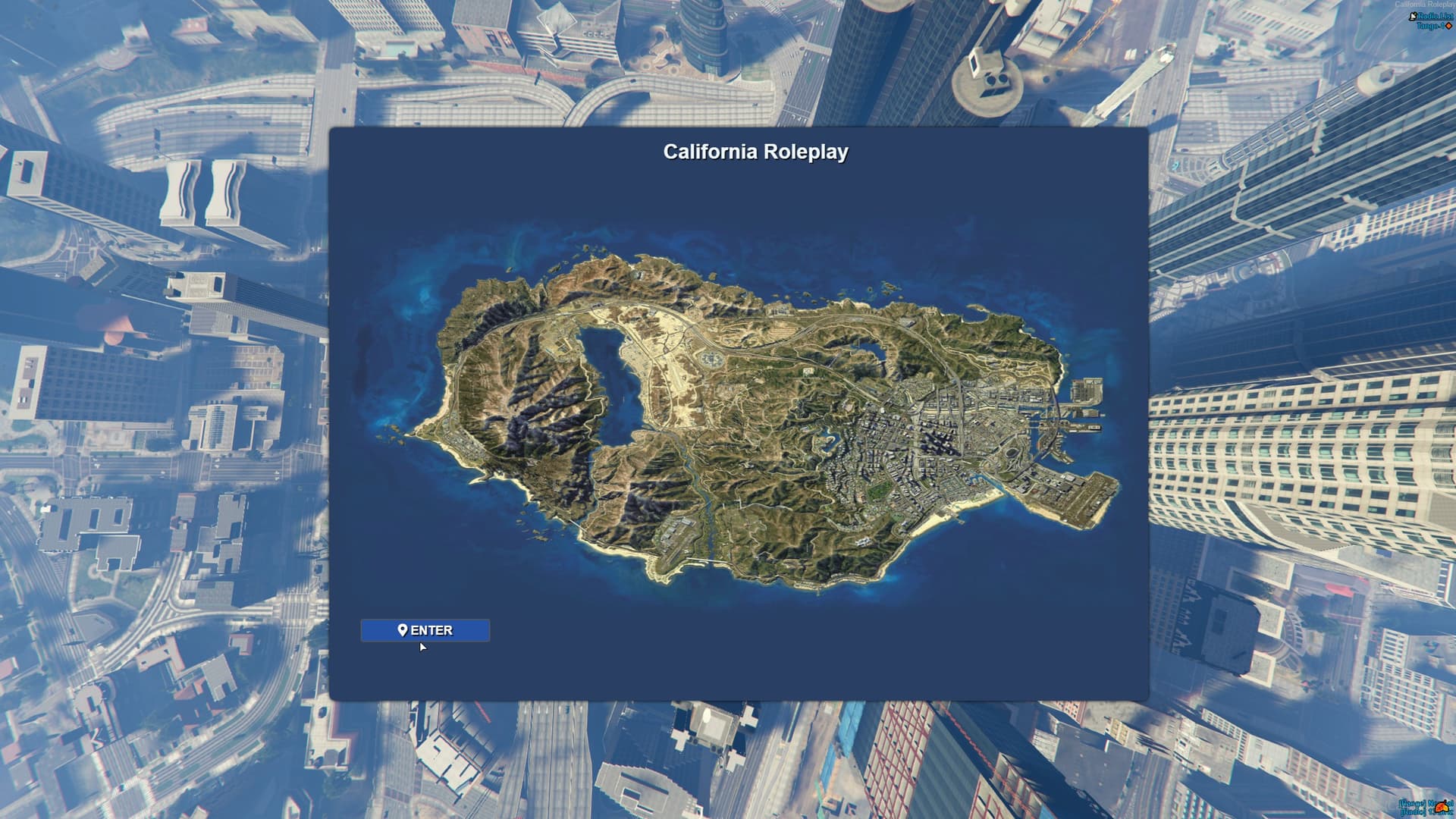Image resolution: width=1456 pixels, height=819 pixels.
Task: Click the bell notification icon beside Radio List
Action: coord(1411,17)
